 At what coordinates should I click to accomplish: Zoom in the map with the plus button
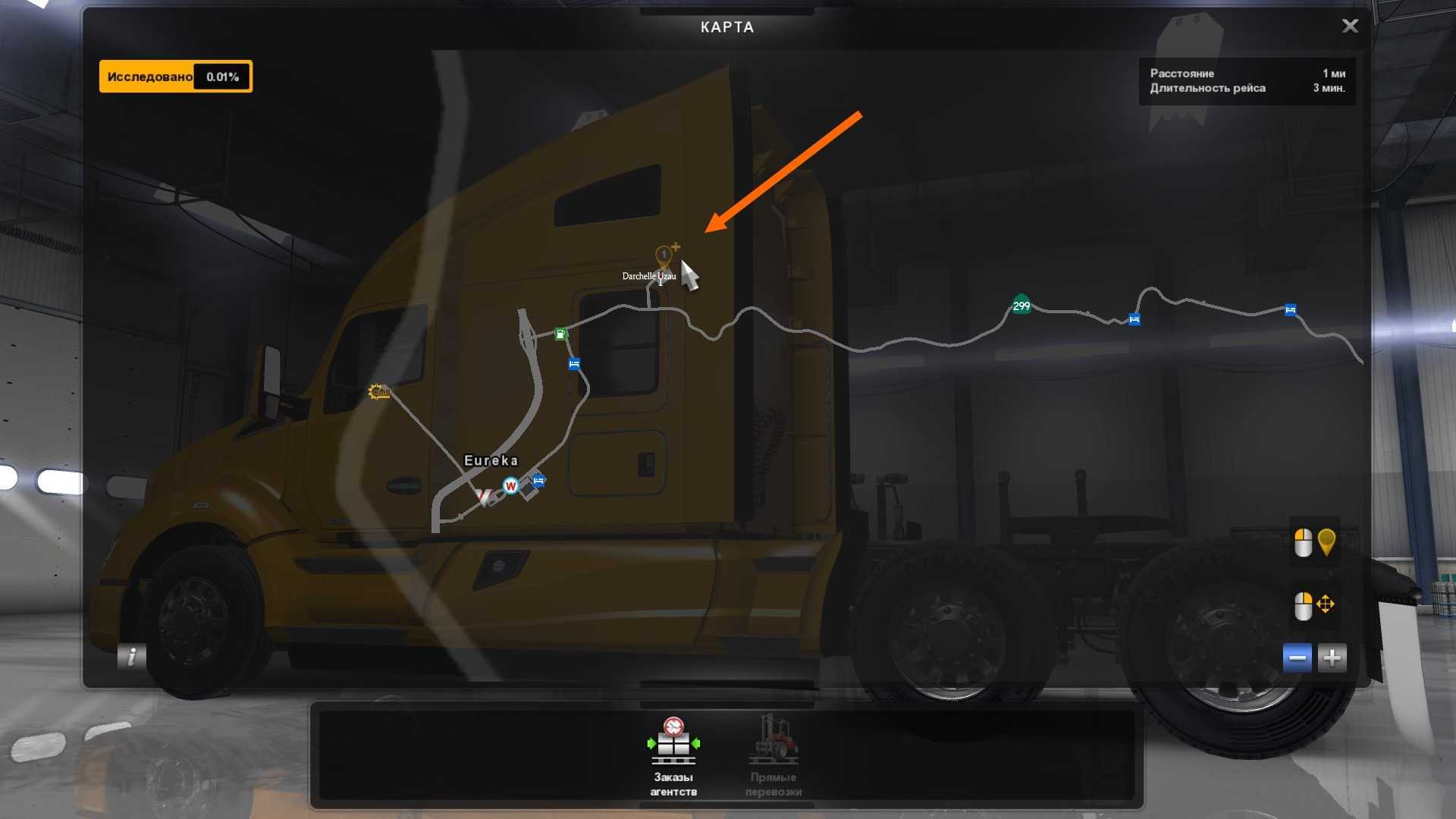click(x=1332, y=657)
